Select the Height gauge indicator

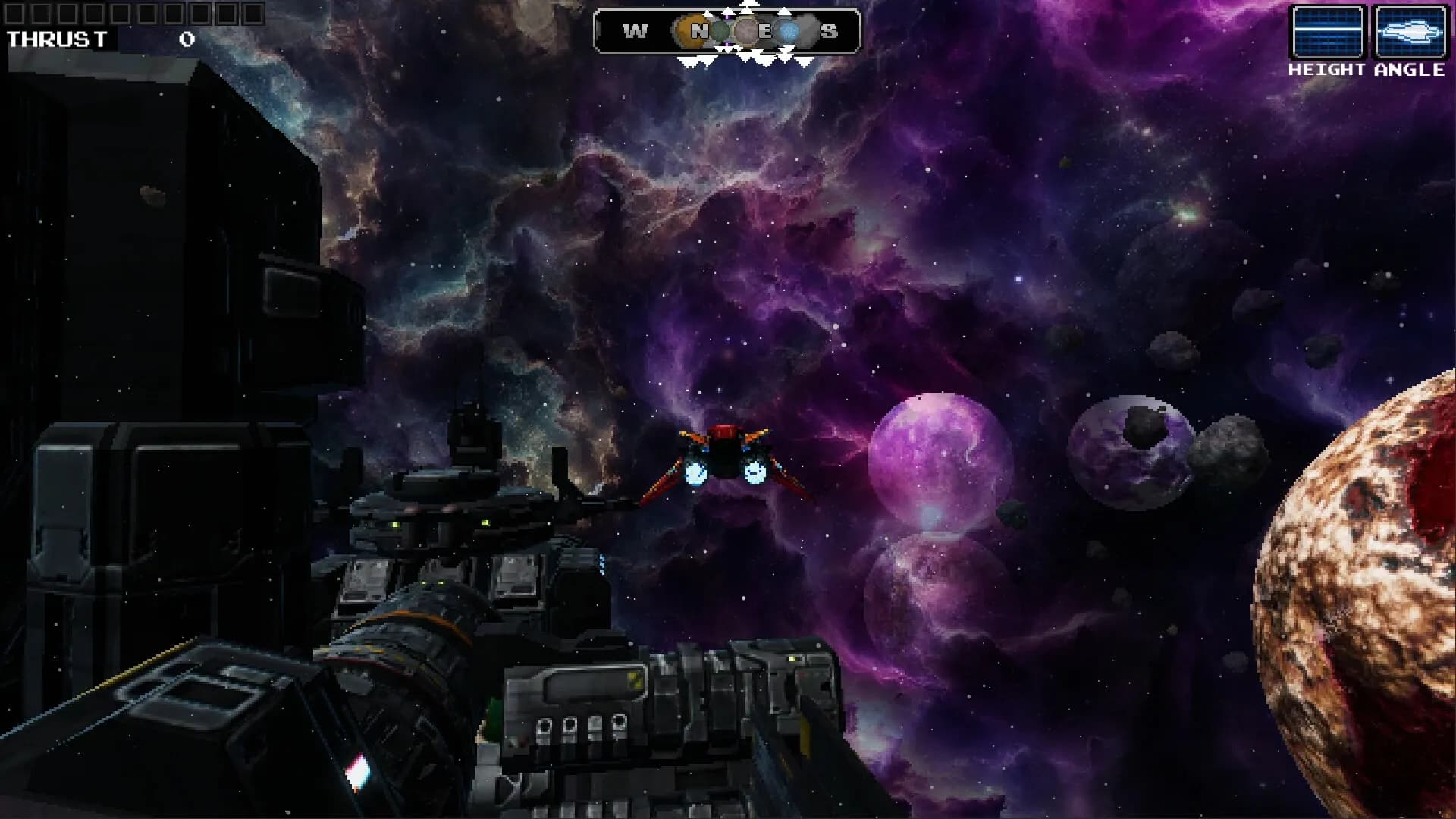(x=1327, y=30)
